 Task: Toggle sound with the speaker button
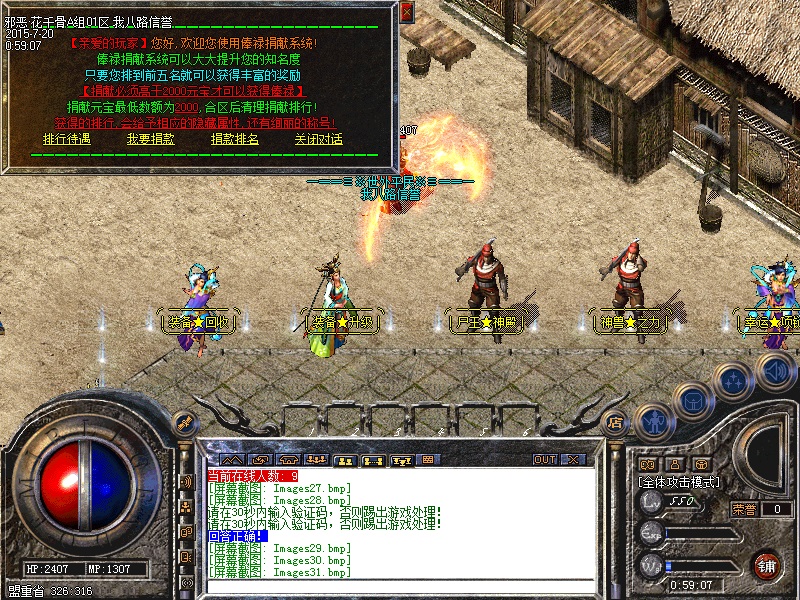point(774,371)
